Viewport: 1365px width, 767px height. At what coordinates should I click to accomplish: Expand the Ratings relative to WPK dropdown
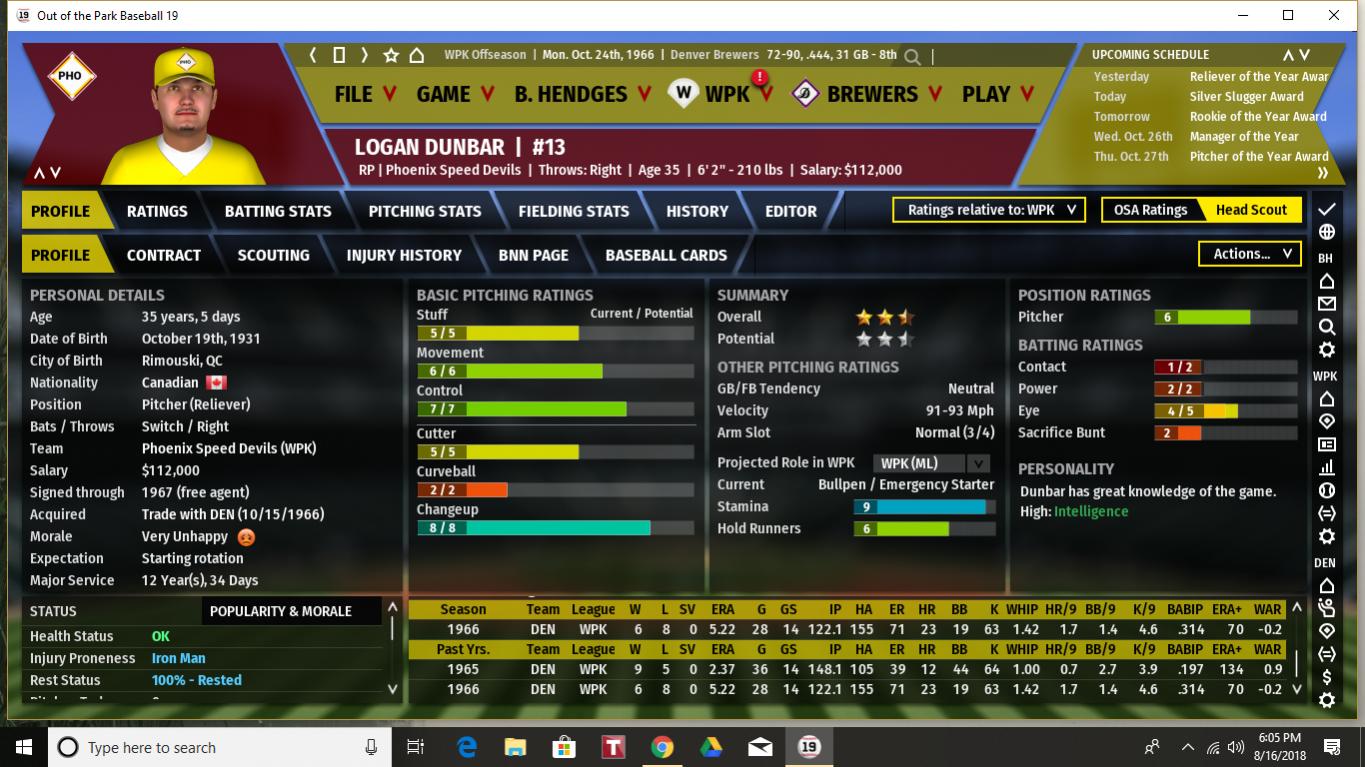[x=990, y=210]
